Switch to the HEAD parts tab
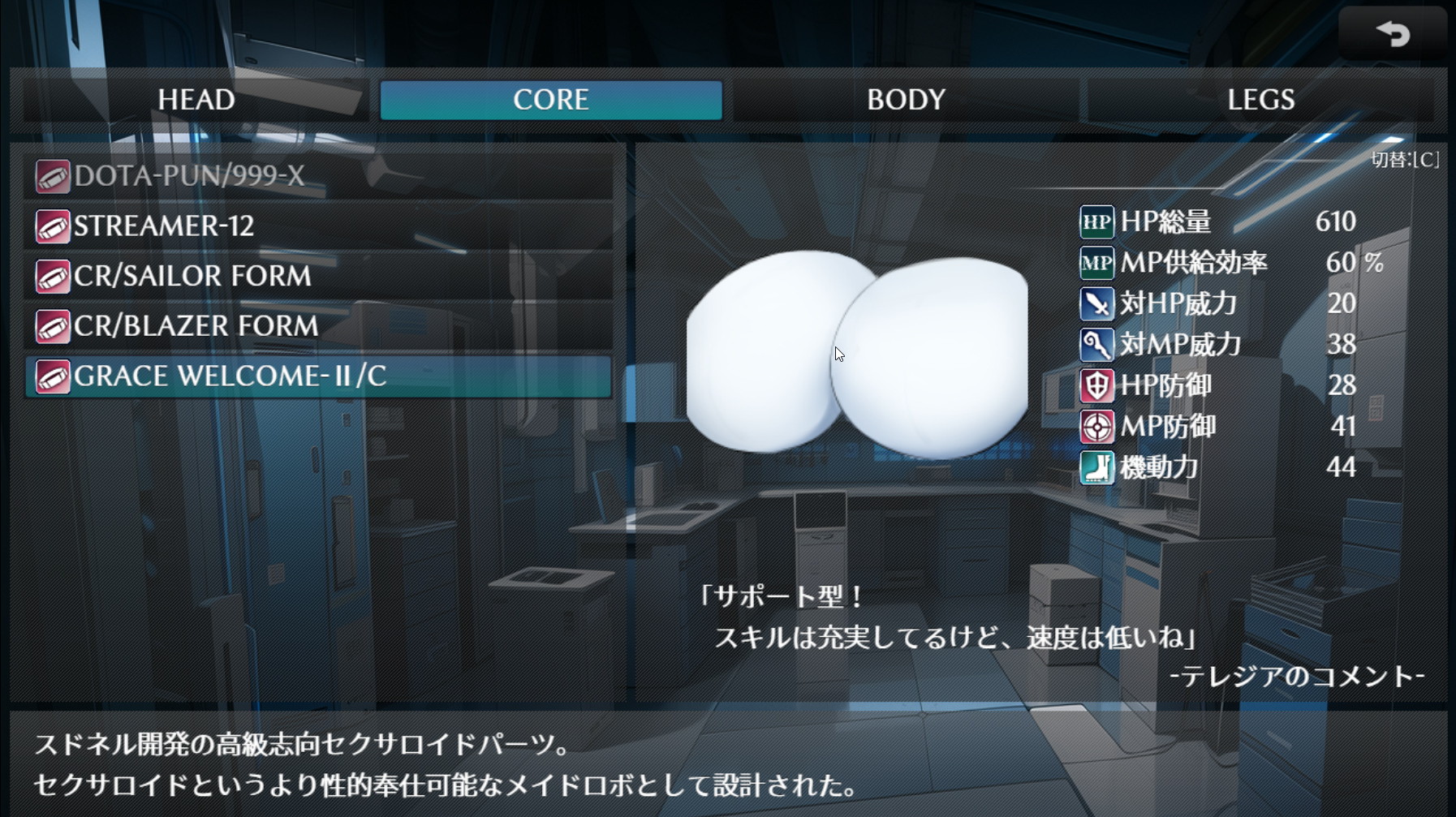Screen dimensions: 1456x817 (196, 100)
